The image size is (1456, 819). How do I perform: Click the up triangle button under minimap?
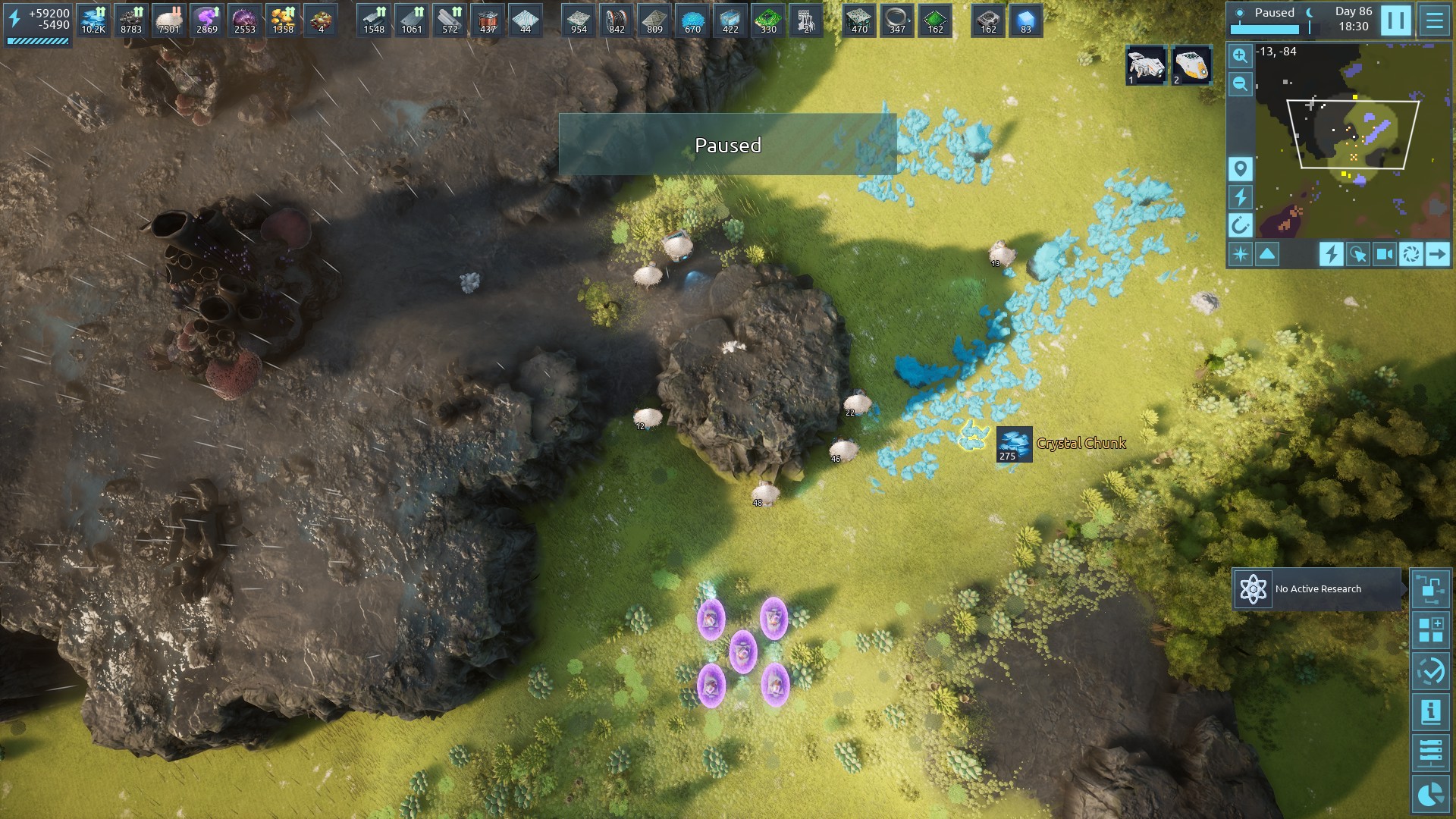1267,254
